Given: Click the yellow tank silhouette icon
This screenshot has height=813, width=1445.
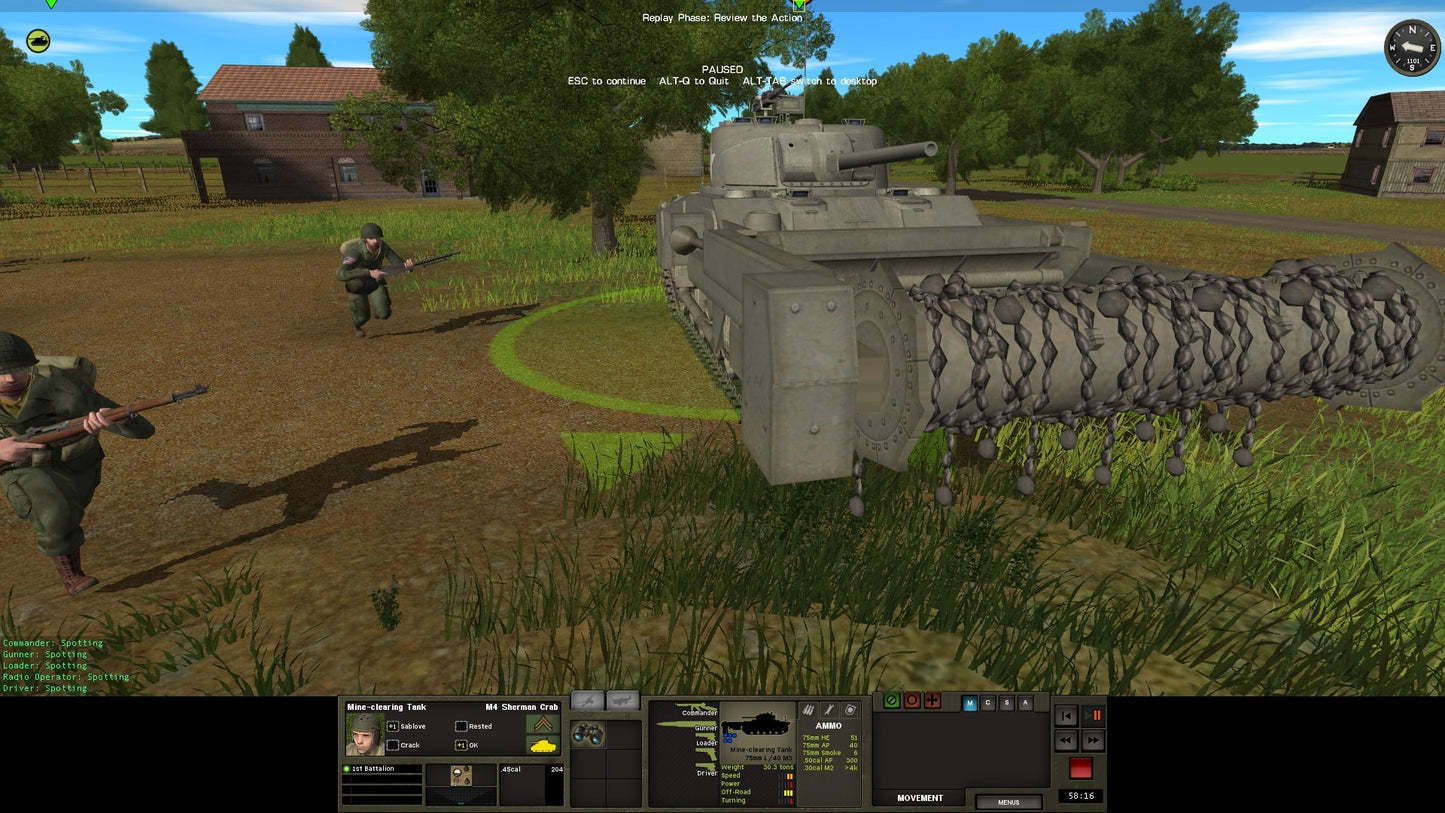Looking at the screenshot, I should (545, 747).
